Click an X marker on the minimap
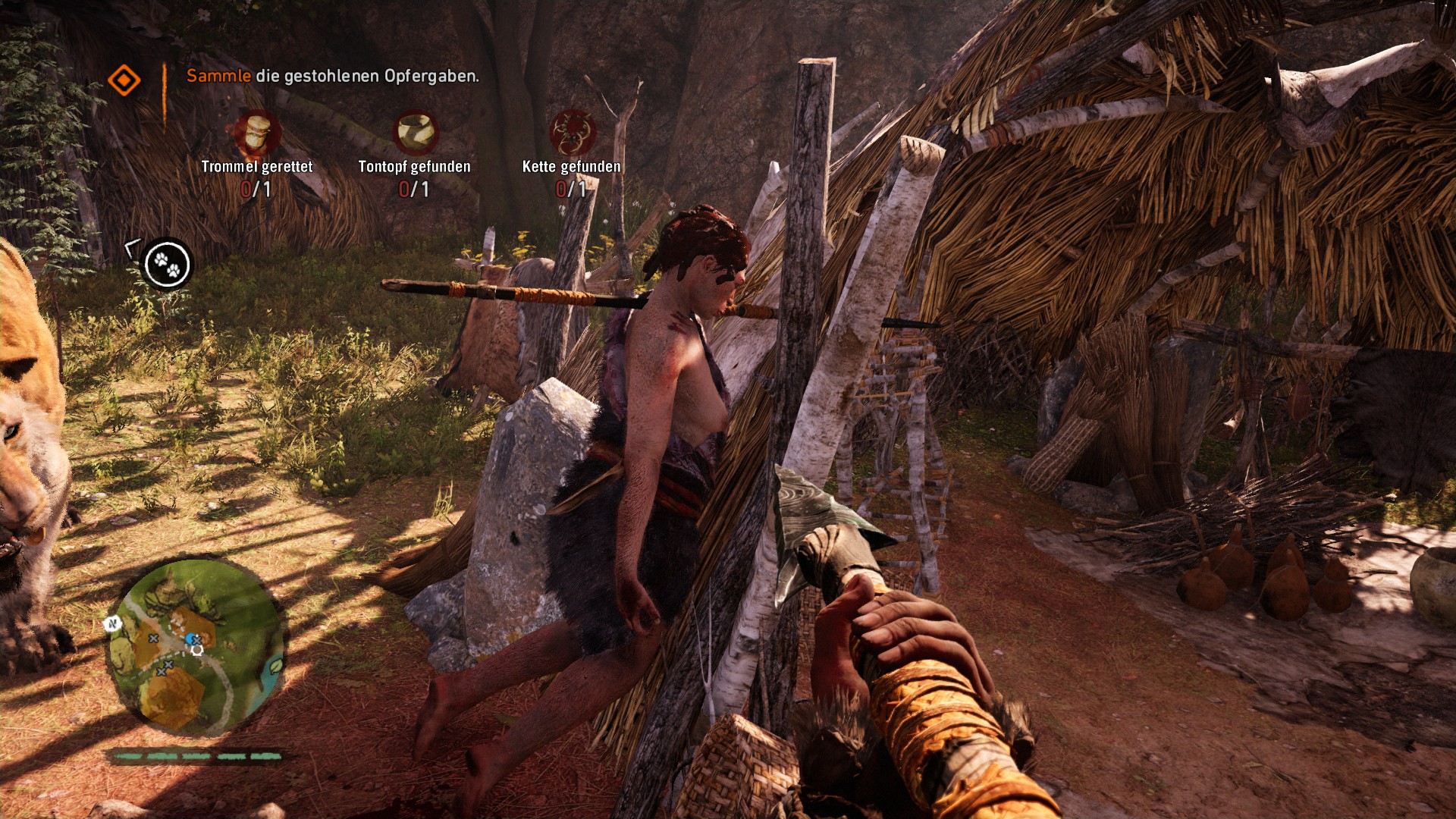 coord(153,639)
